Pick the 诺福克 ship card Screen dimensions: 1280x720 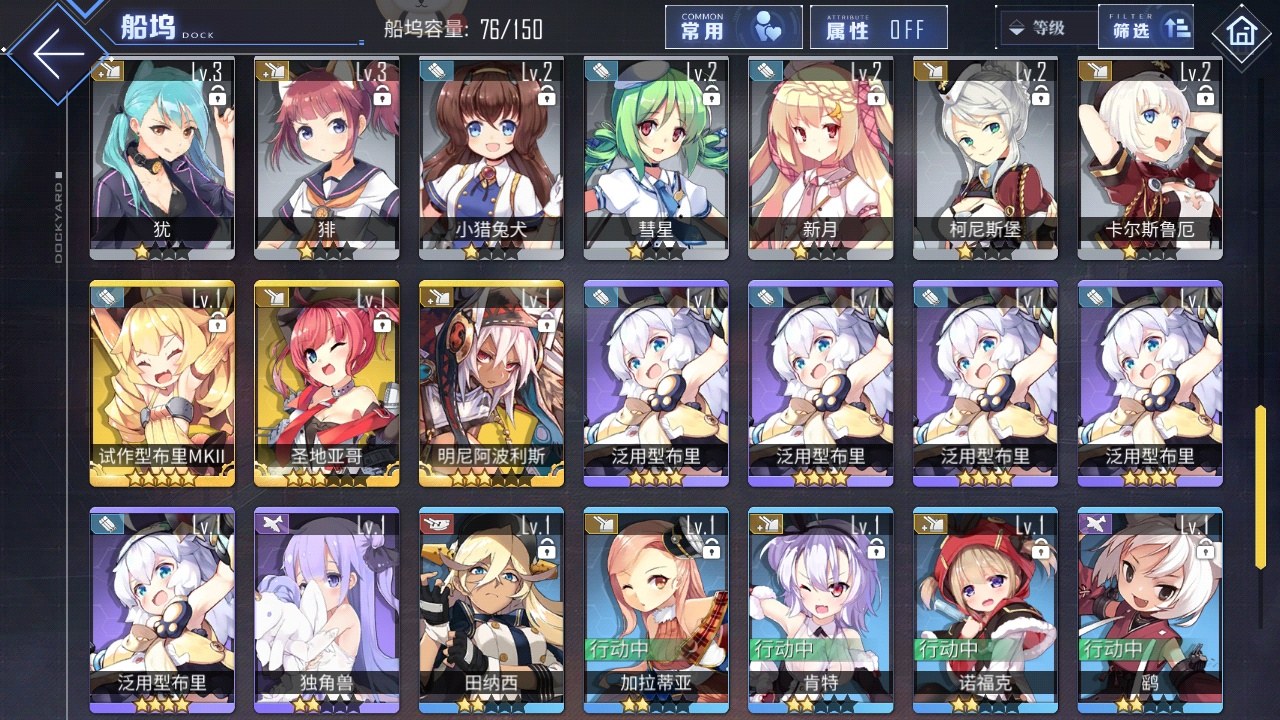coord(985,608)
